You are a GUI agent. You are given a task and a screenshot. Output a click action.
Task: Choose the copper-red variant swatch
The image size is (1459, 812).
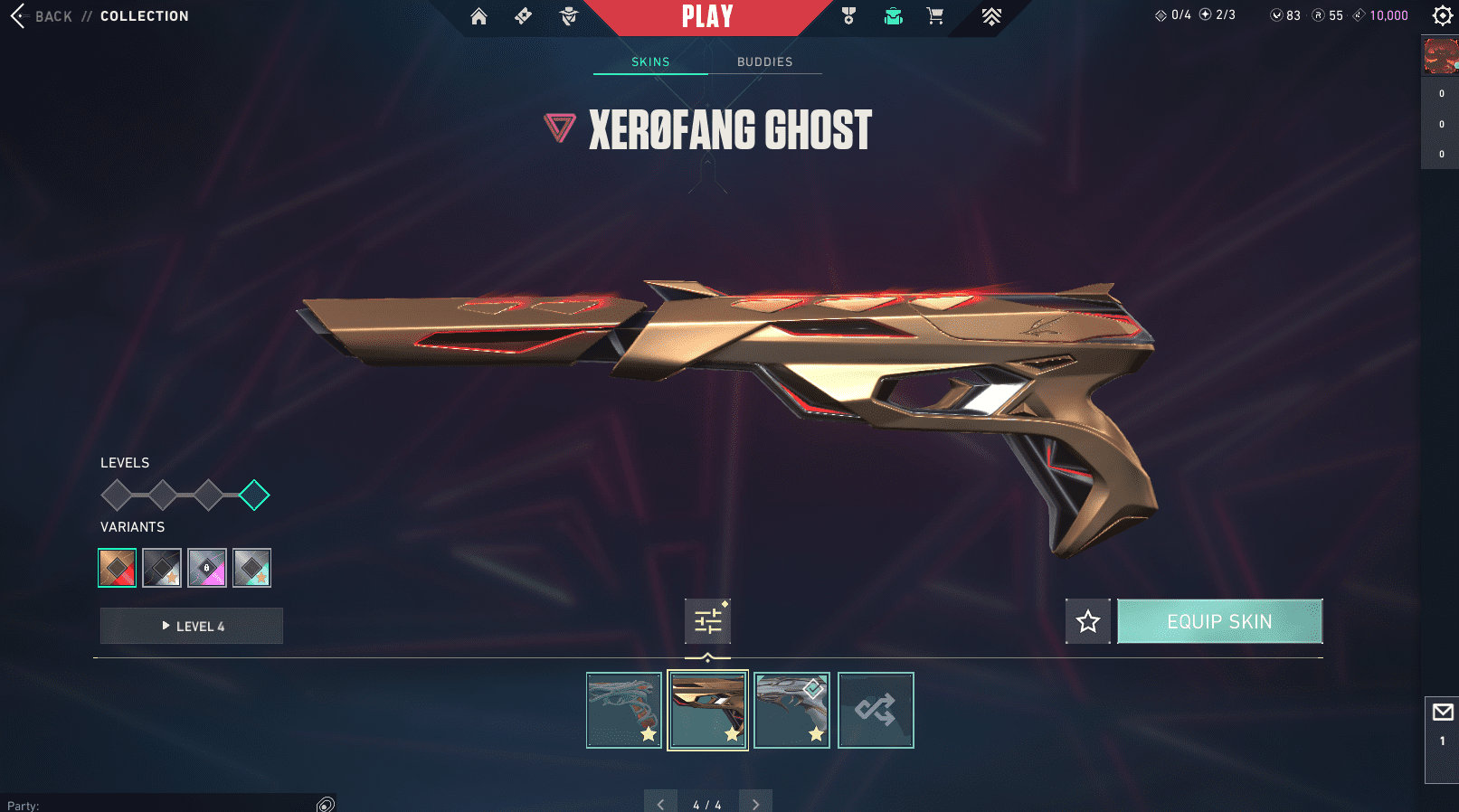118,568
